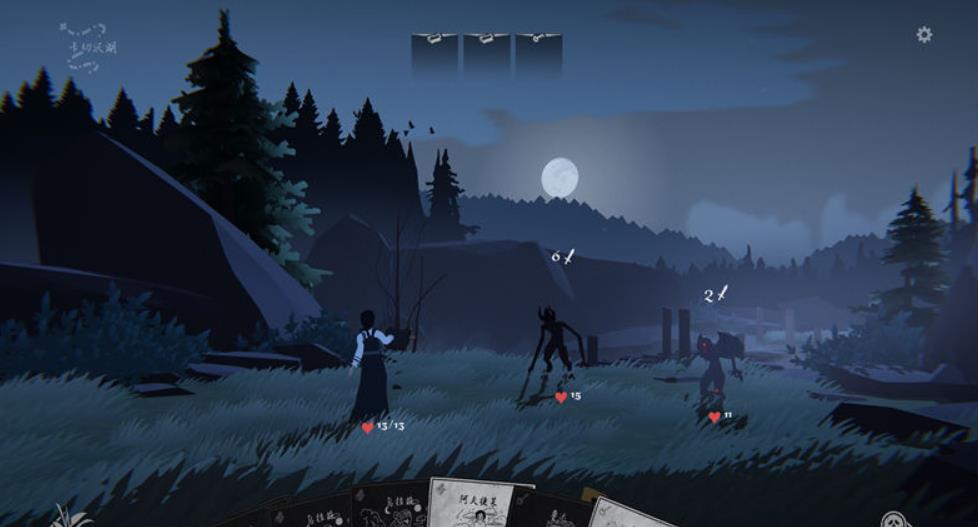Open the constellation map with Chinese label
Image resolution: width=978 pixels, height=527 pixels.
(88, 46)
